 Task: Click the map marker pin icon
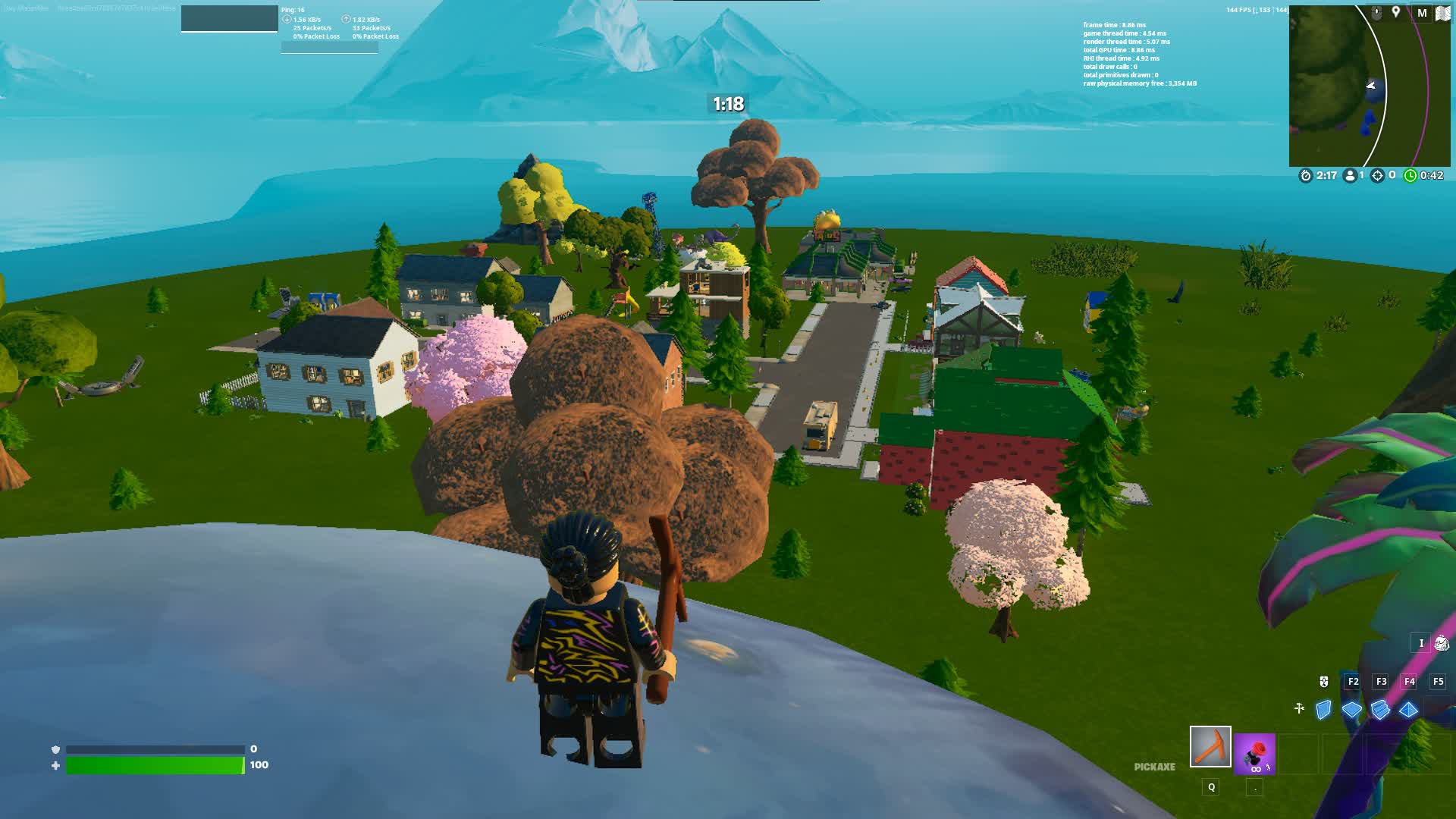point(1395,12)
